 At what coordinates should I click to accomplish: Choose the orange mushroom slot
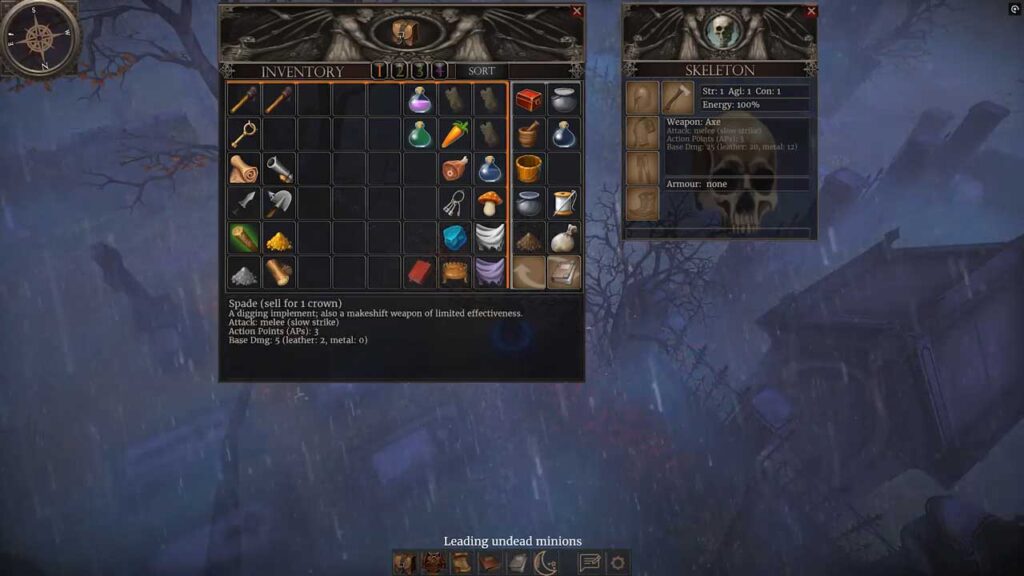click(489, 203)
